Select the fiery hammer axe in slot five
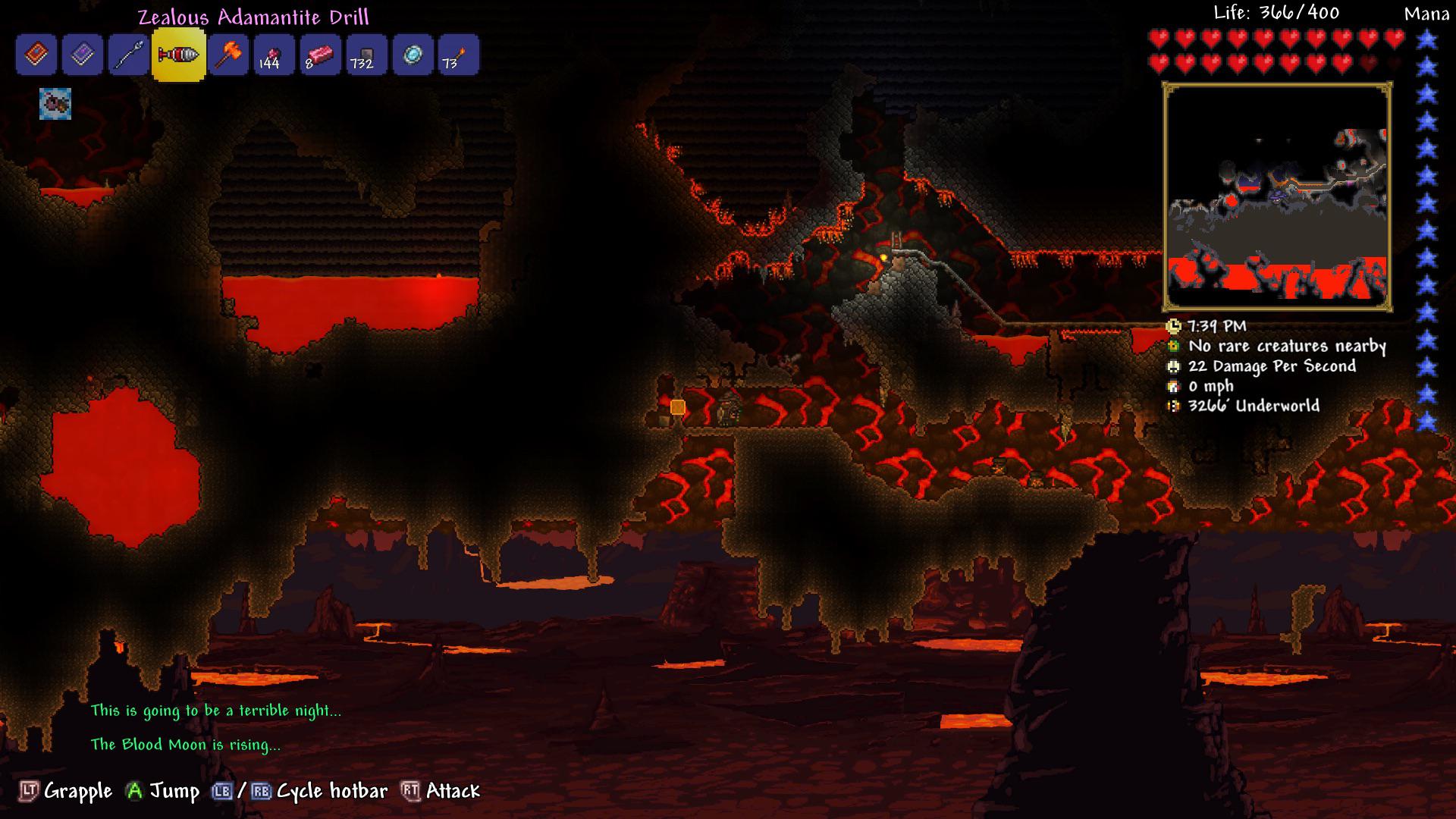 pyautogui.click(x=226, y=54)
